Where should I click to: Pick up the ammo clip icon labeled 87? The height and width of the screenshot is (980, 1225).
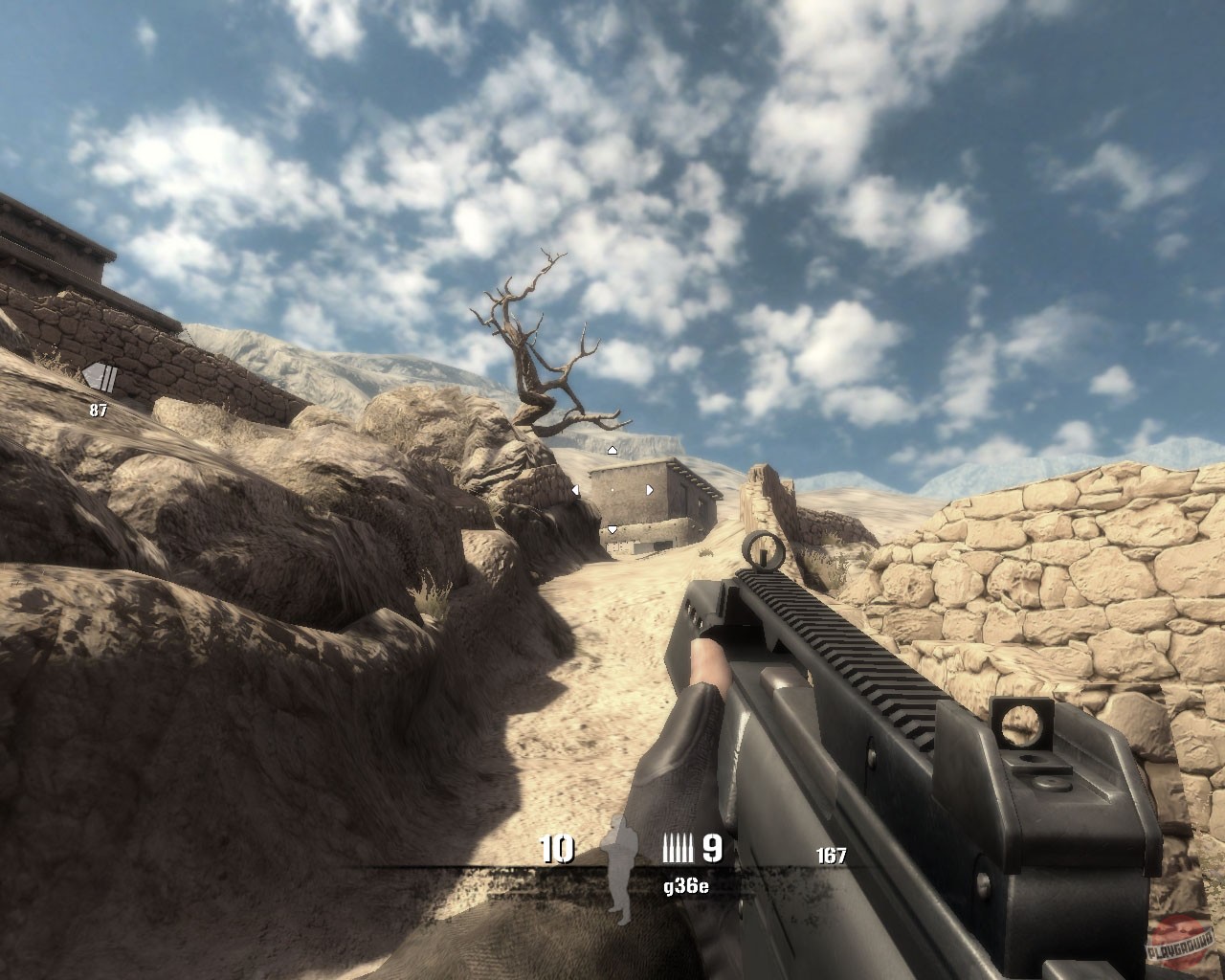tap(100, 377)
